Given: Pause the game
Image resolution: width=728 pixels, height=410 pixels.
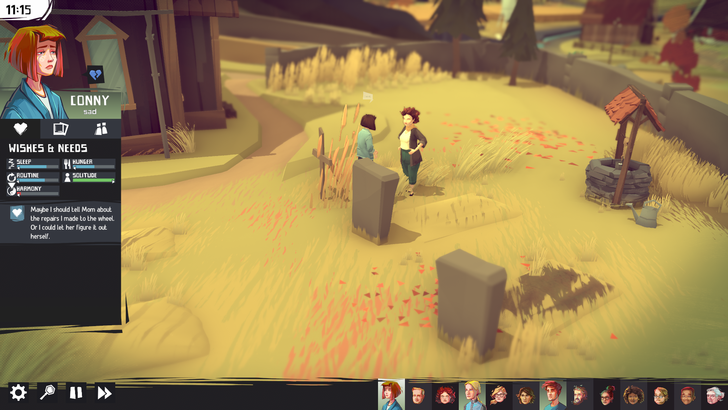Looking at the screenshot, I should click(76, 393).
